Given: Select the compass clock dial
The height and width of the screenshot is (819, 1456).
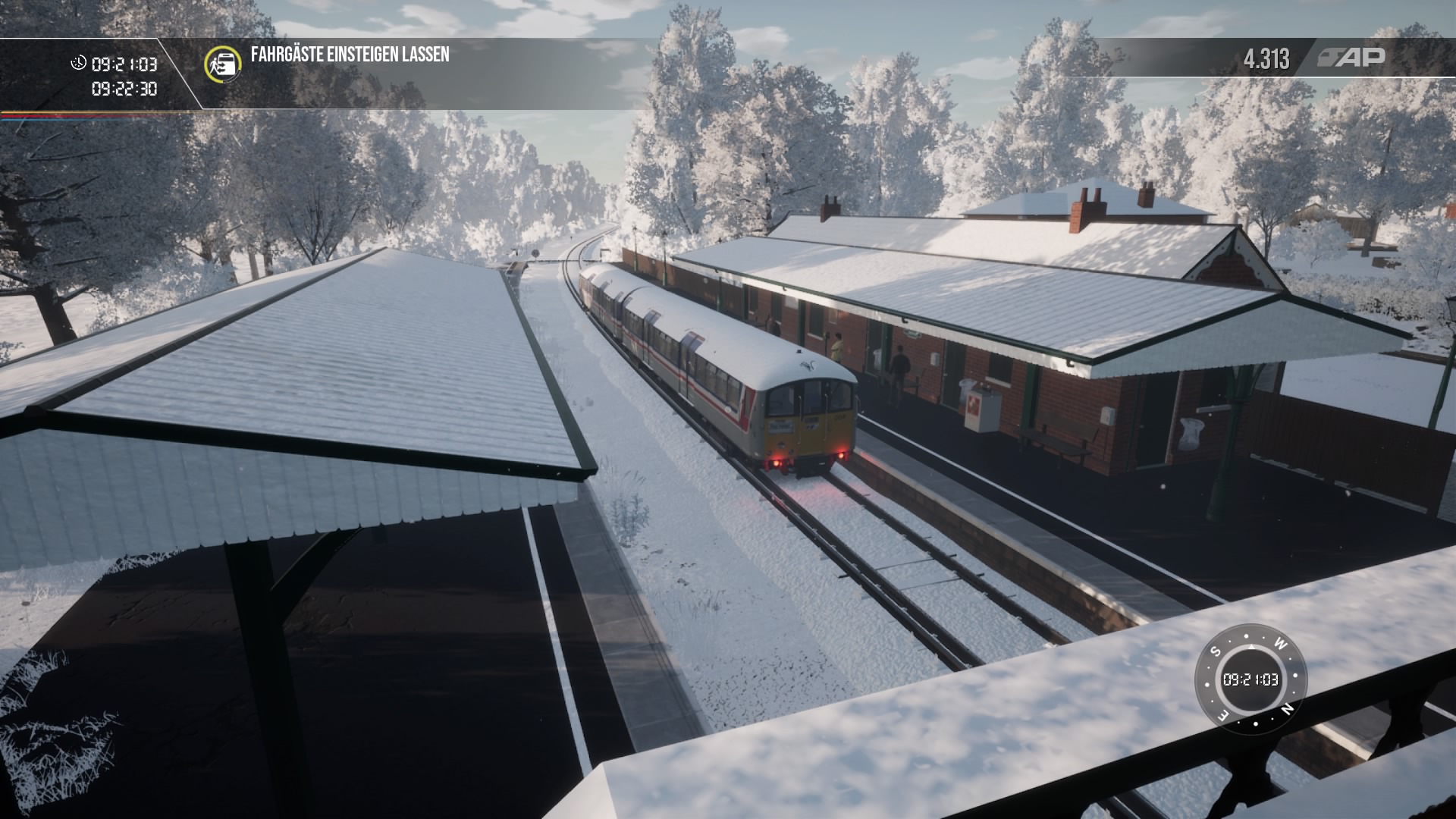Looking at the screenshot, I should (1250, 679).
